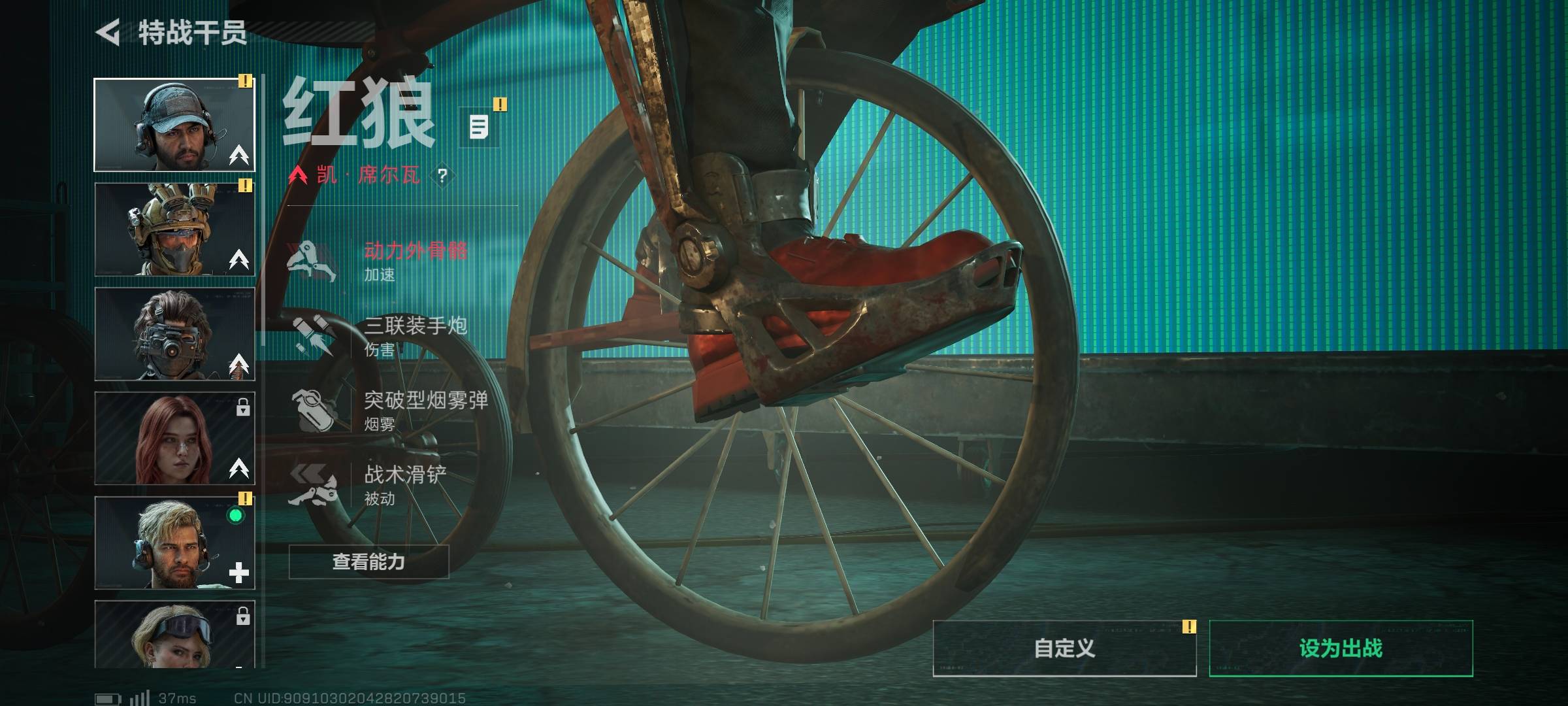
Task: Select the operator with night-vision goggles
Action: (x=174, y=334)
